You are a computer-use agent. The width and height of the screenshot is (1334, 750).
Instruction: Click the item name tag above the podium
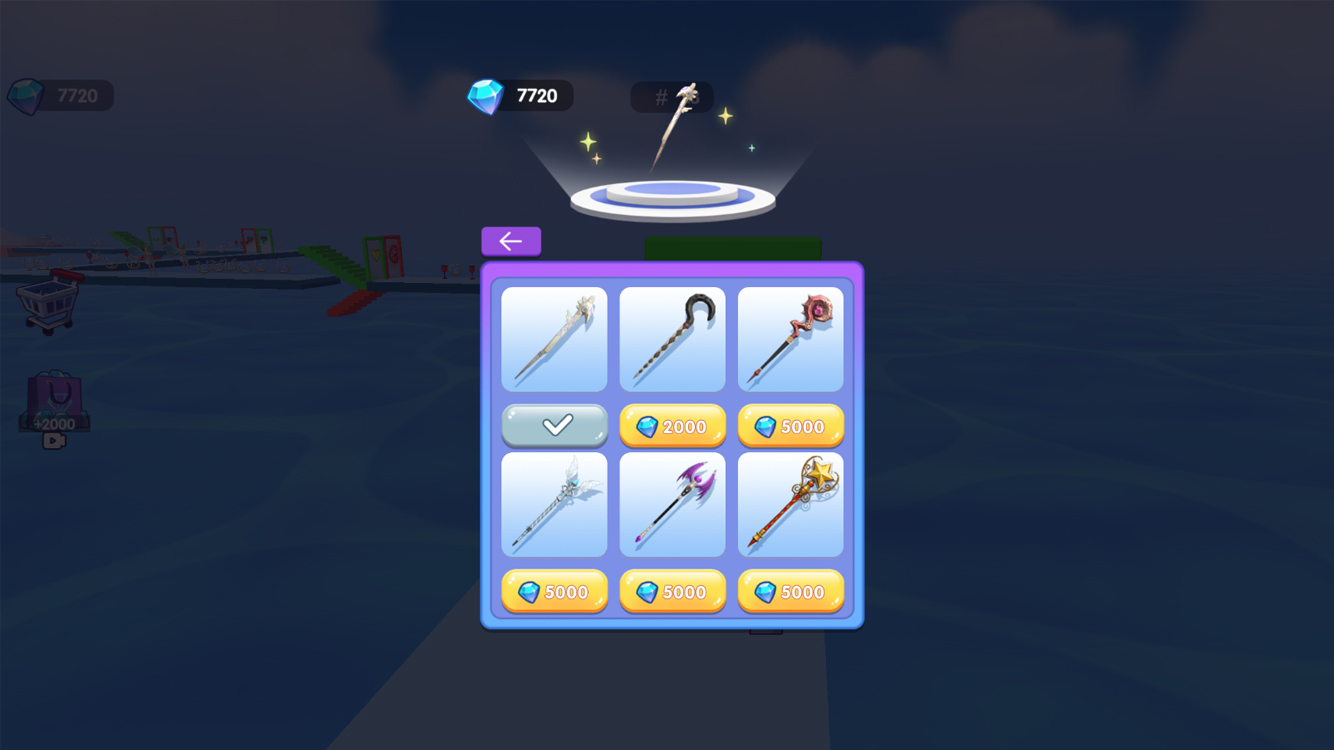point(671,97)
